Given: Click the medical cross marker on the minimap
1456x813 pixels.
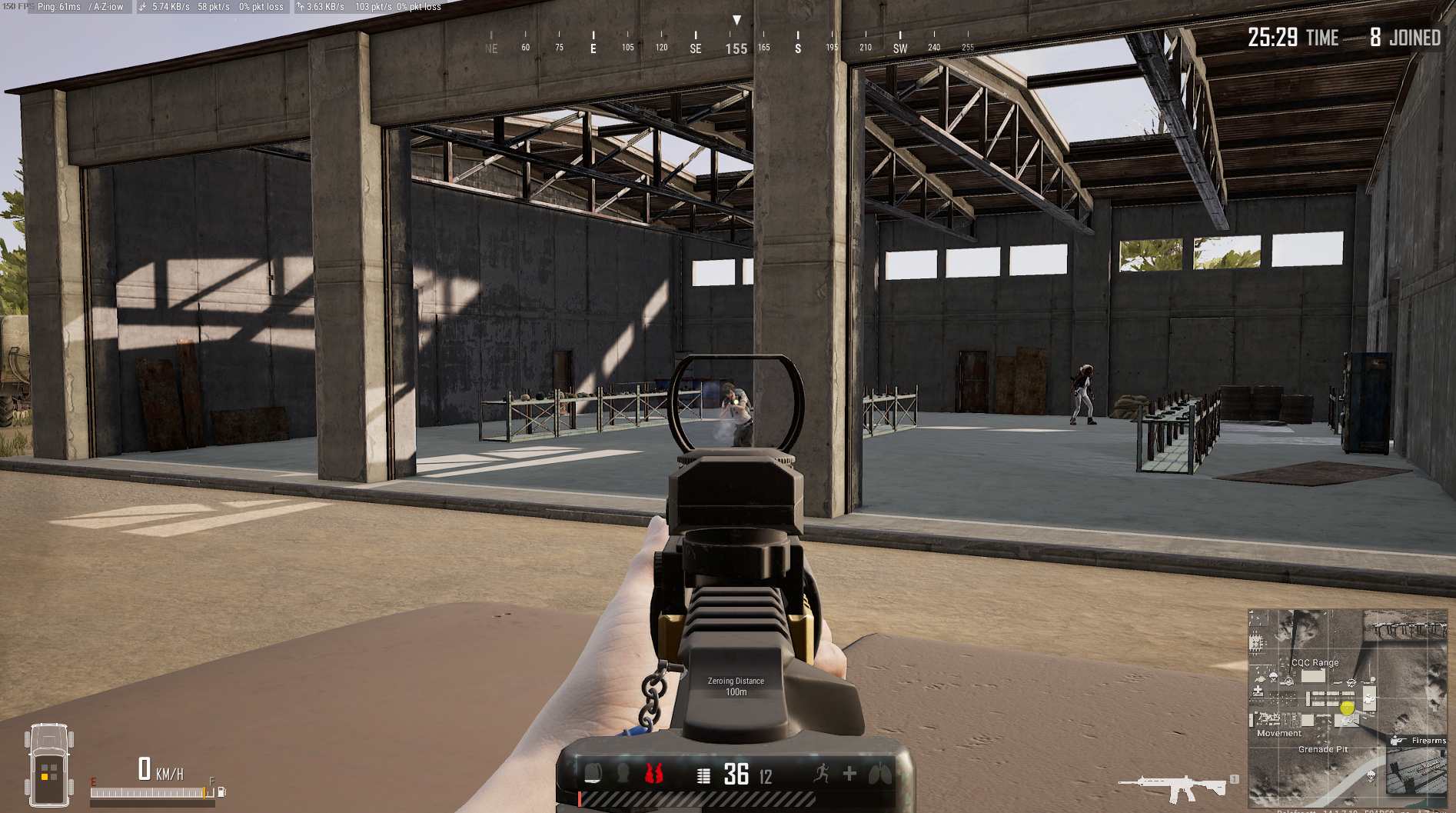Looking at the screenshot, I should (x=1257, y=689).
